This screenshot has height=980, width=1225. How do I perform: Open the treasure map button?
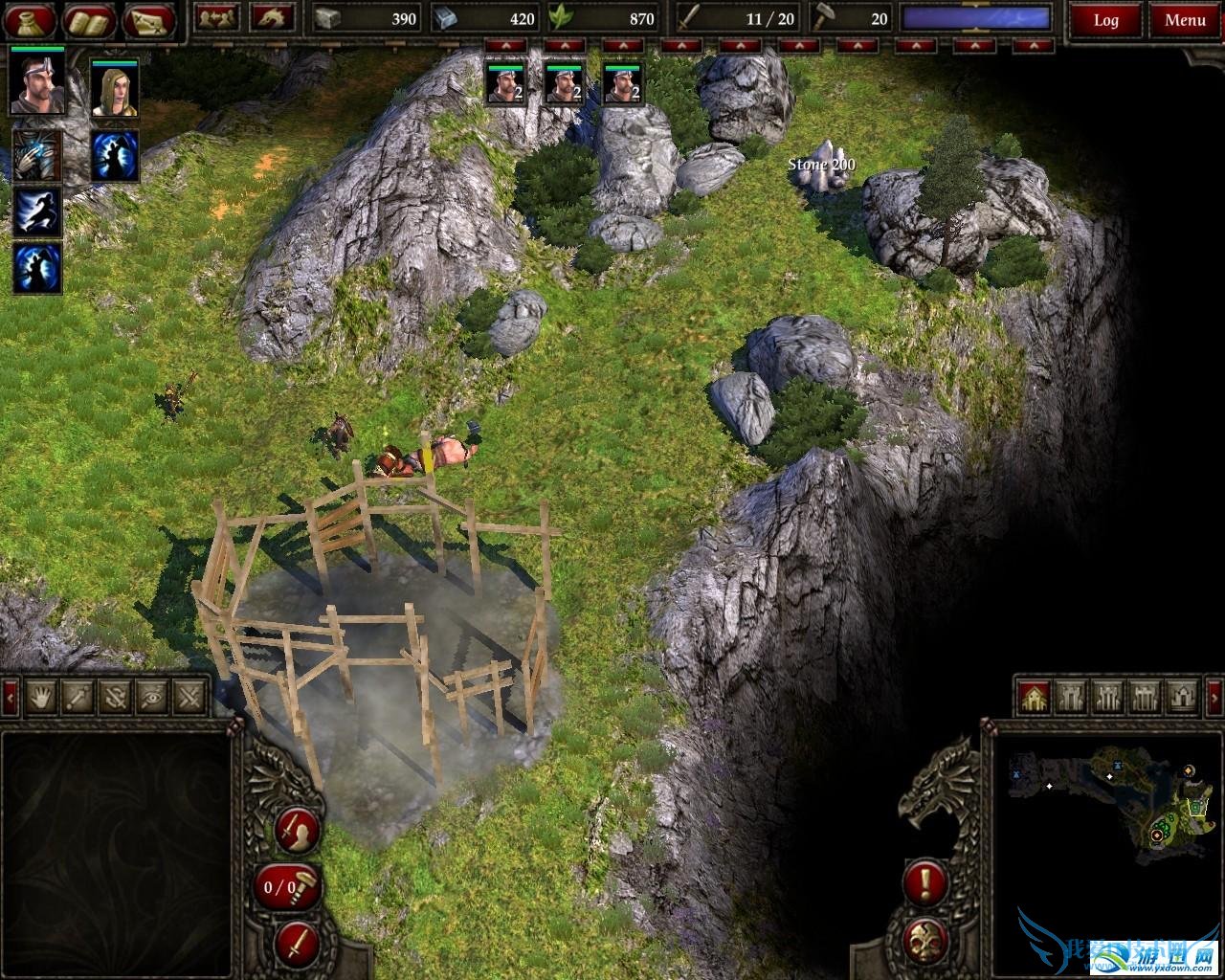tap(150, 19)
